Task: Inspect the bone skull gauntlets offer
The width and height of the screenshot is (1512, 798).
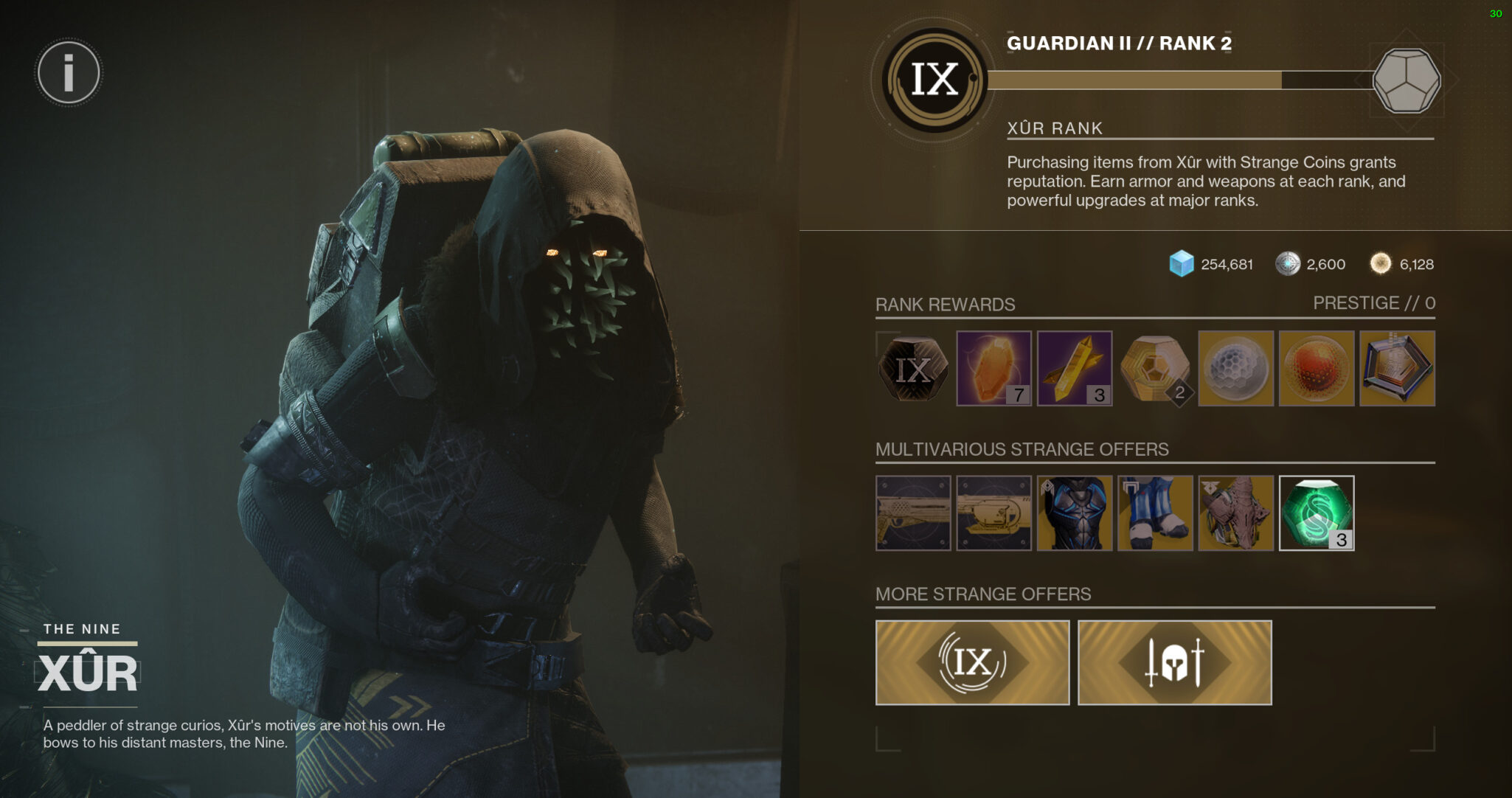Action: click(1236, 513)
